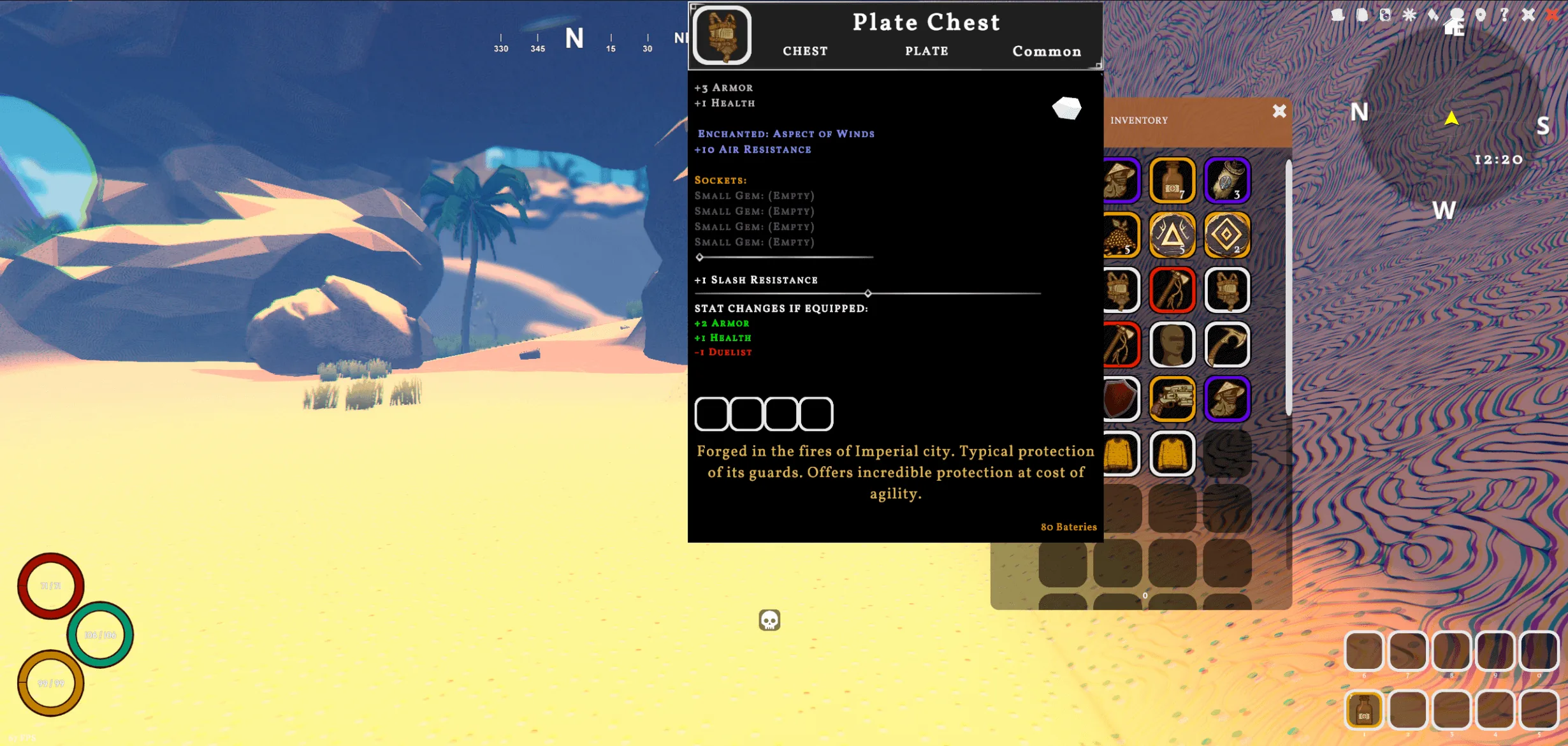Click the asterisk icon in top bar
1568x746 pixels.
pos(1409,15)
